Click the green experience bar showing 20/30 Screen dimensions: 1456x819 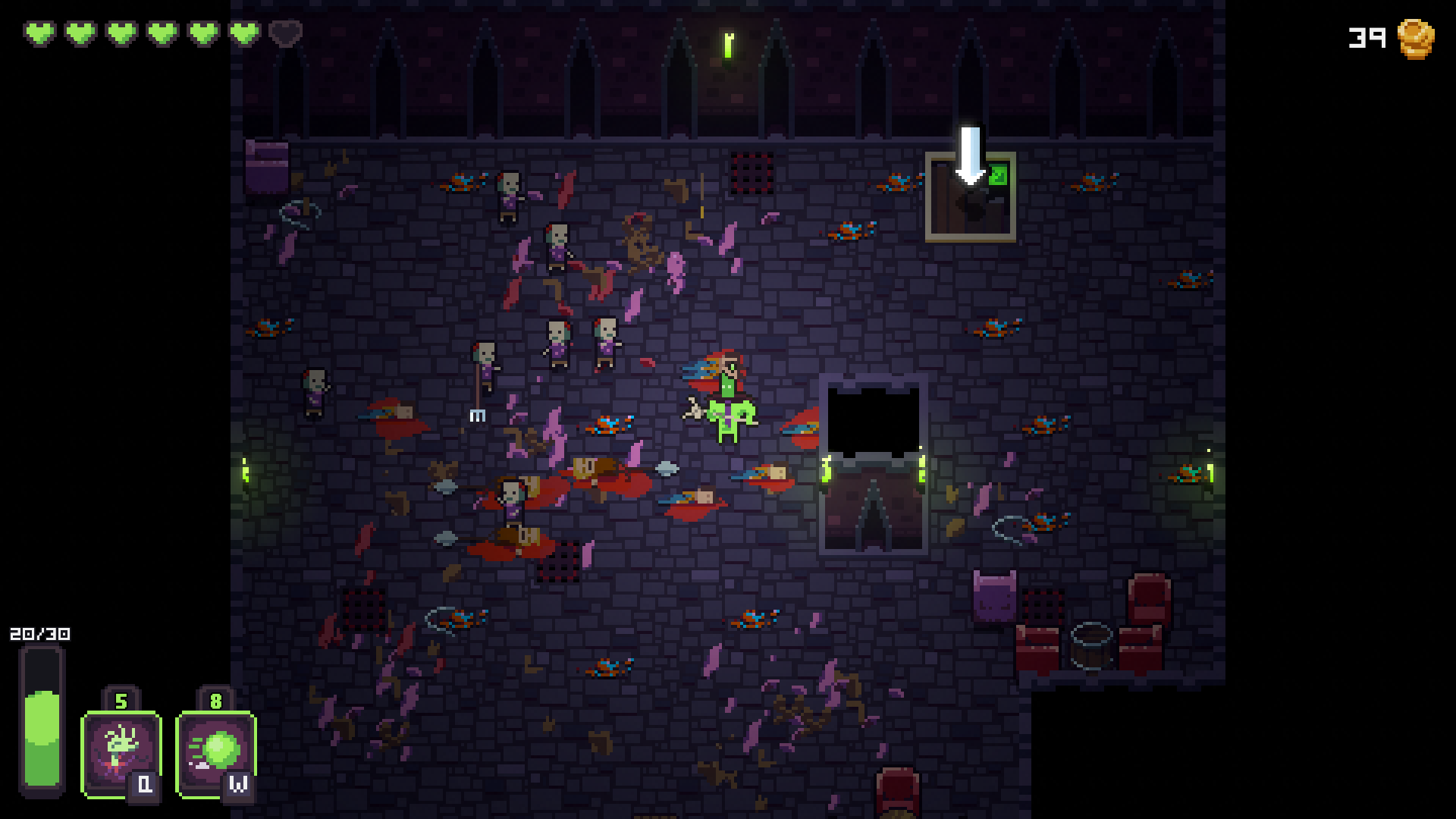[x=40, y=728]
